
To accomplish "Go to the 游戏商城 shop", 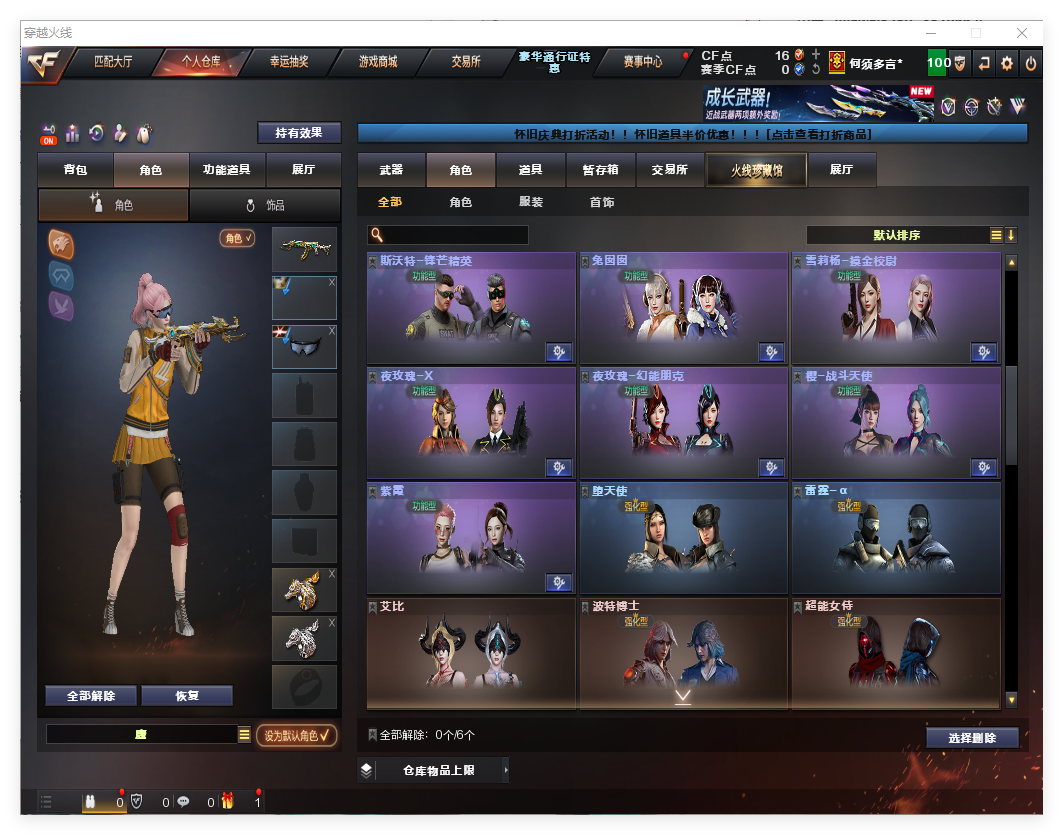I will pos(378,62).
